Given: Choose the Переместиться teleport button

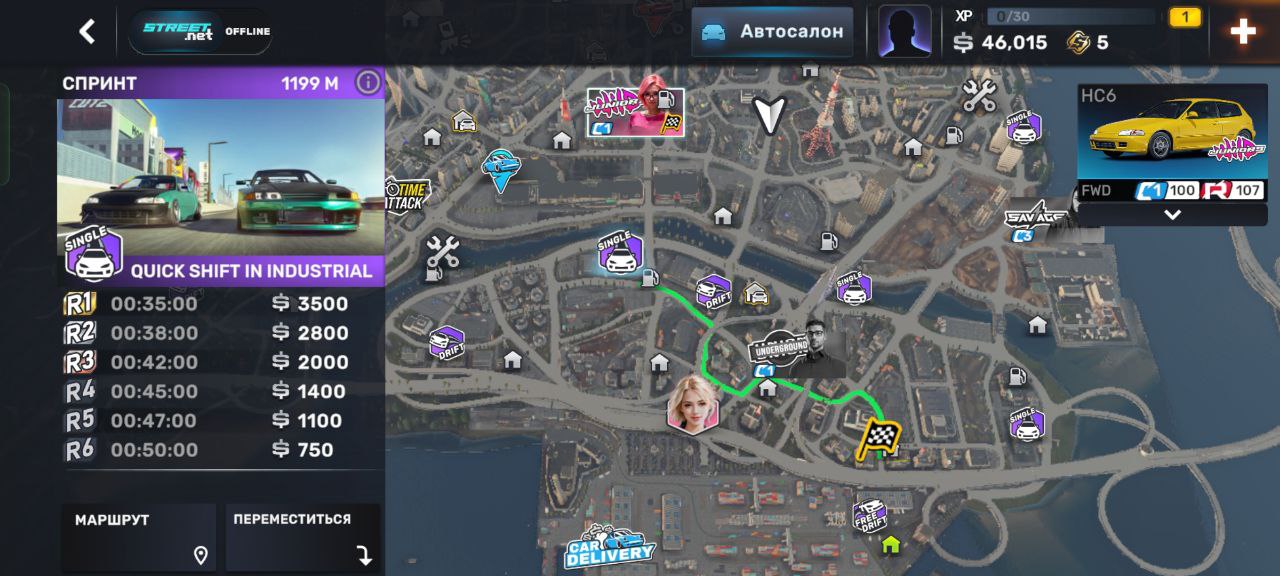Looking at the screenshot, I should 302,537.
